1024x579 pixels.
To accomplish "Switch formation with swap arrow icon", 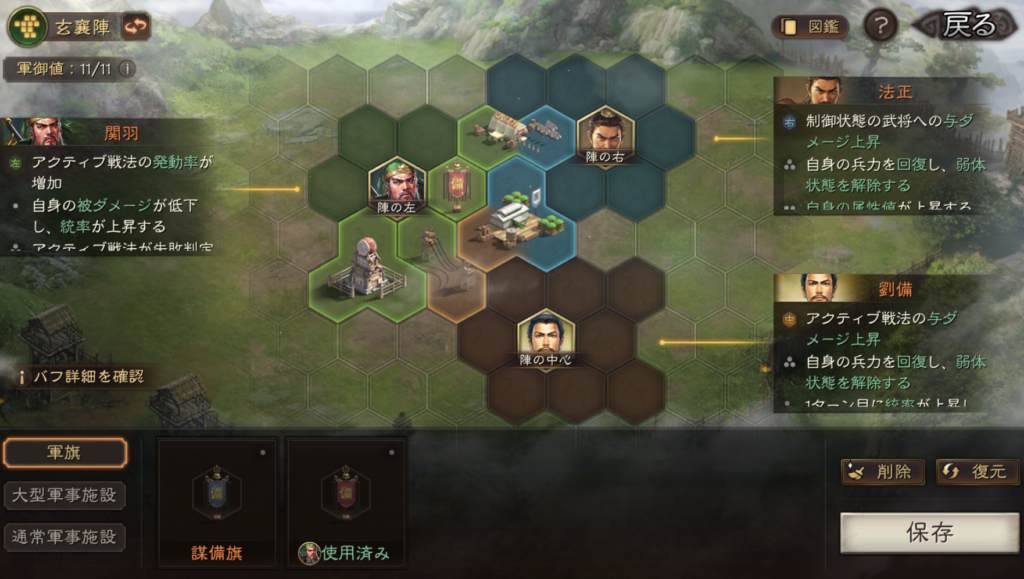I will pyautogui.click(x=136, y=26).
